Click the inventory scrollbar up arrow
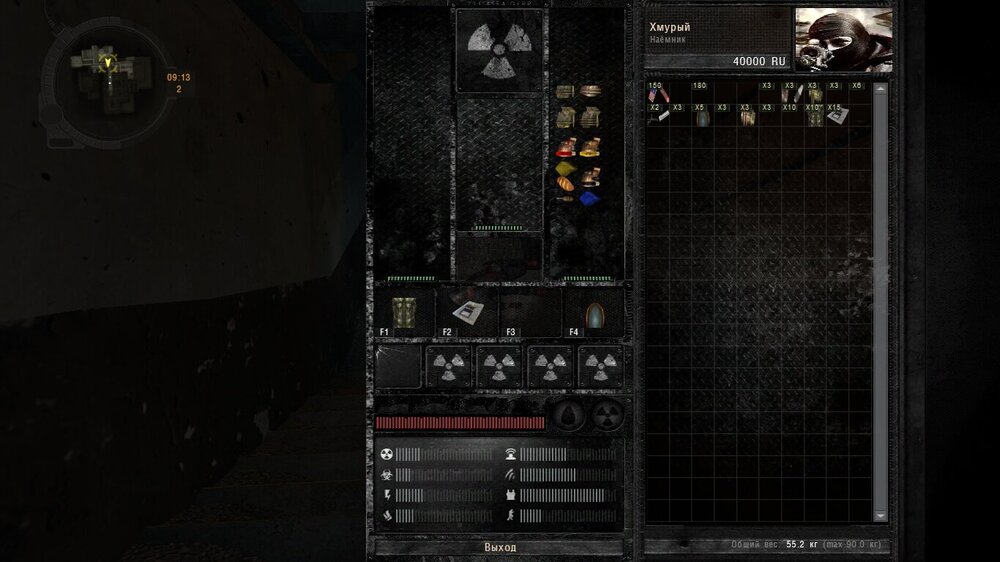Viewport: 1000px width, 562px height. coord(881,89)
